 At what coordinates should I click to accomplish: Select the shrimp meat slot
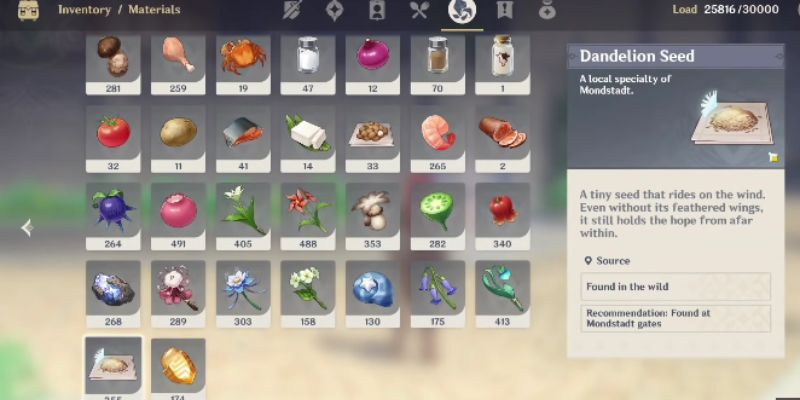coord(437,134)
